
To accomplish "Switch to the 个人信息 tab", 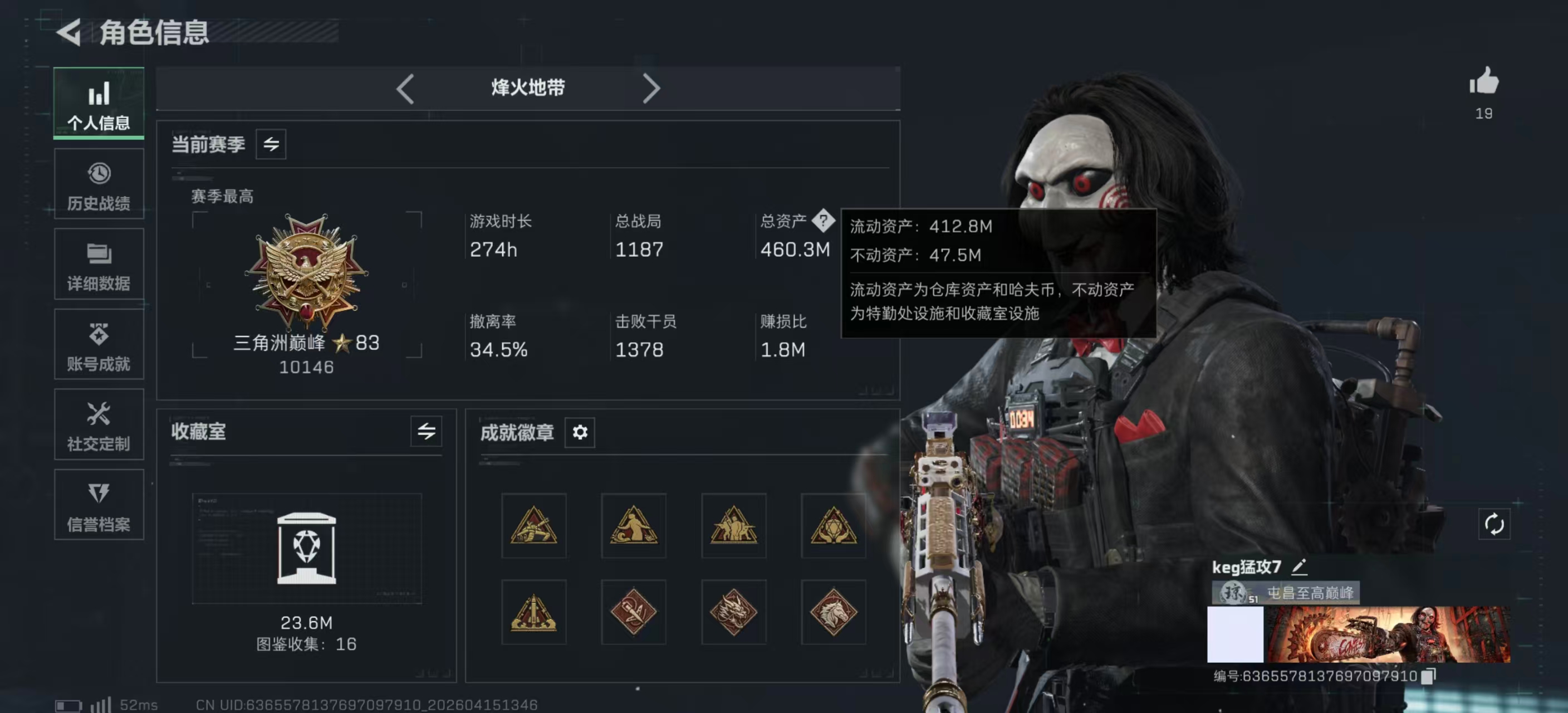I will pyautogui.click(x=99, y=103).
